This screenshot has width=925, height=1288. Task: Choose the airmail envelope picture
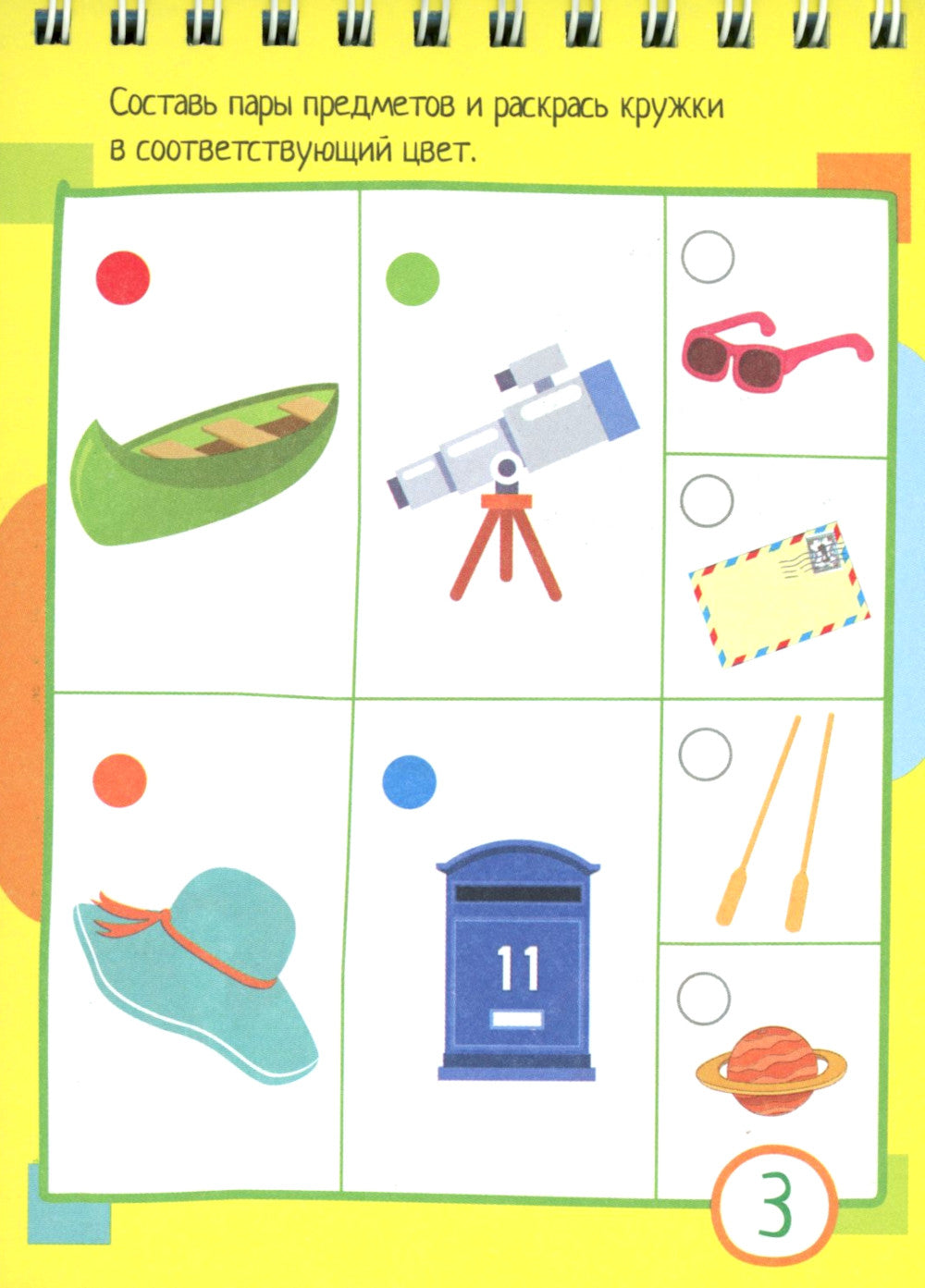tap(780, 594)
